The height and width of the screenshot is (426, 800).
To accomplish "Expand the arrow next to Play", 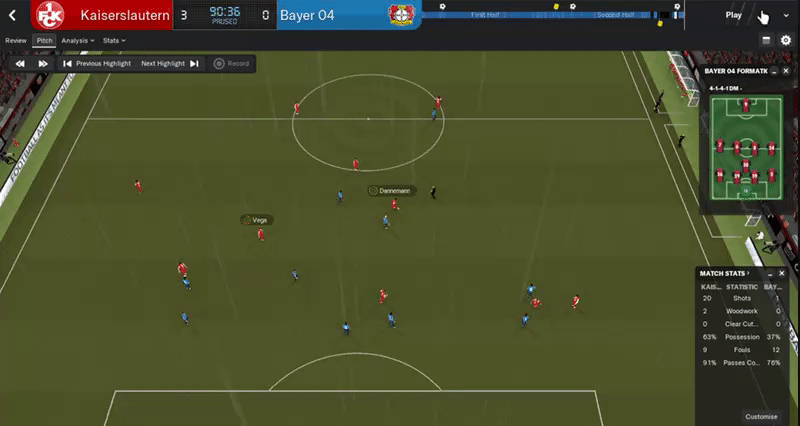I will click(786, 15).
